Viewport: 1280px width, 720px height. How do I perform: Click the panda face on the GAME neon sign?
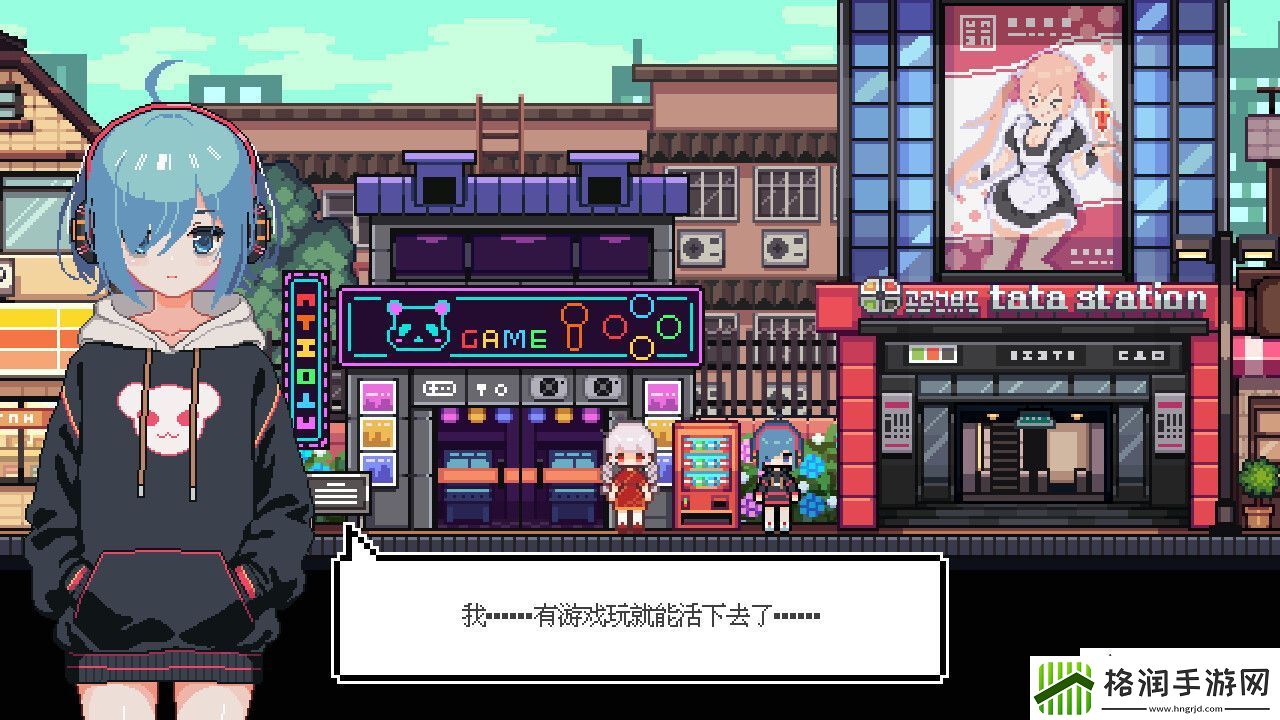point(420,323)
